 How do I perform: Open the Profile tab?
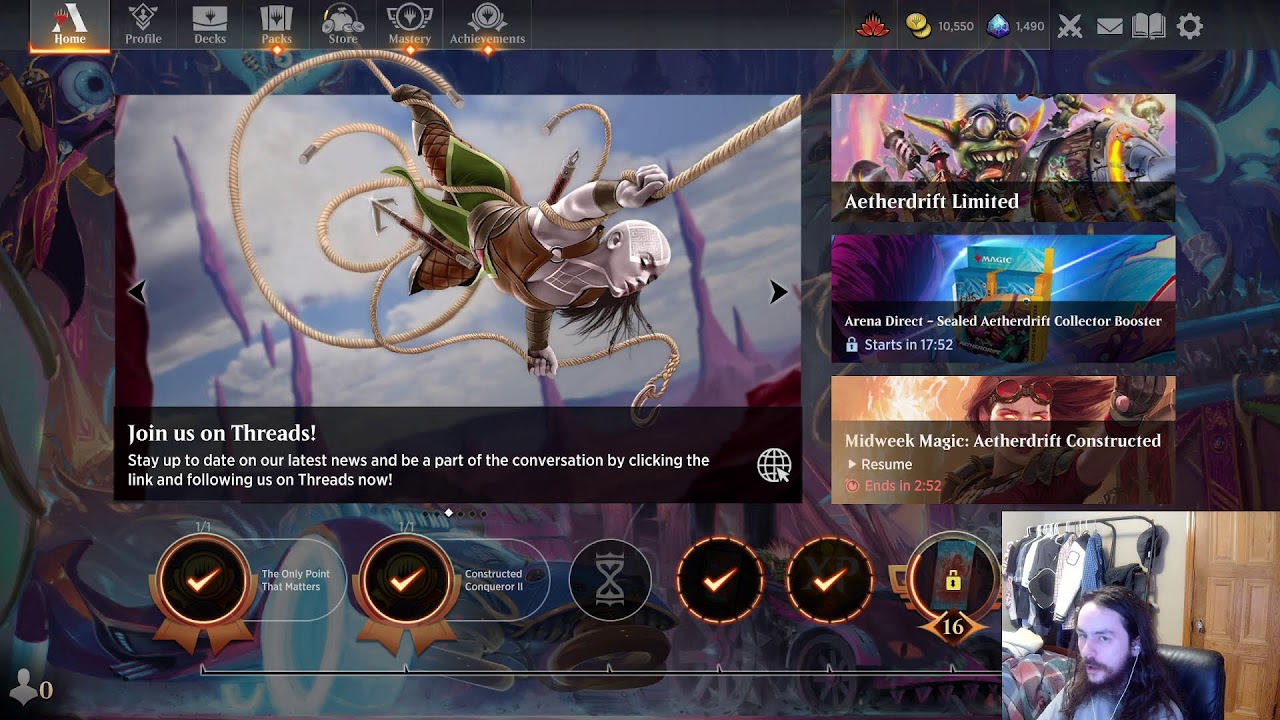click(x=143, y=25)
